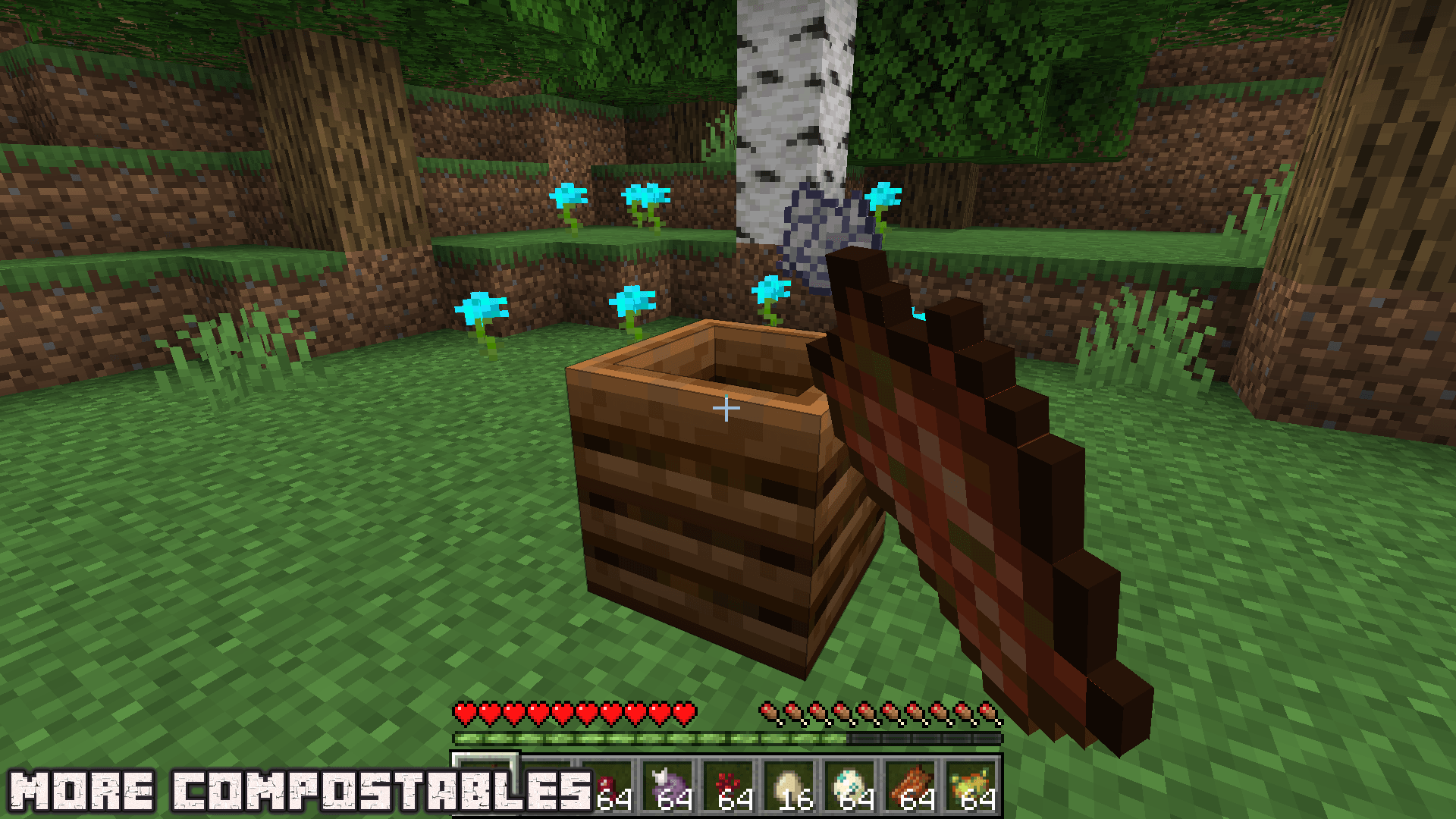Click the birch tree trunk
Screen dimensions: 1456x819
(x=789, y=91)
